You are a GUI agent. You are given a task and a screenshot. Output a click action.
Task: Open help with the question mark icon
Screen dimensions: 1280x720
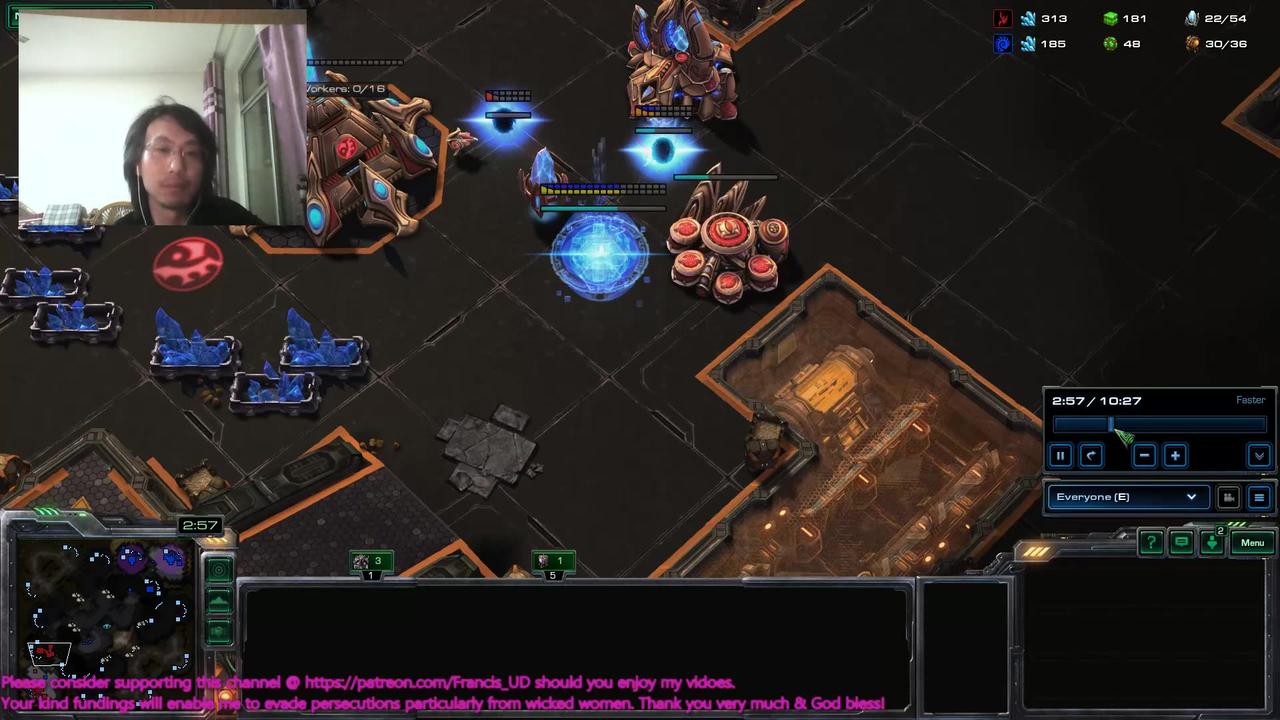click(x=1151, y=541)
